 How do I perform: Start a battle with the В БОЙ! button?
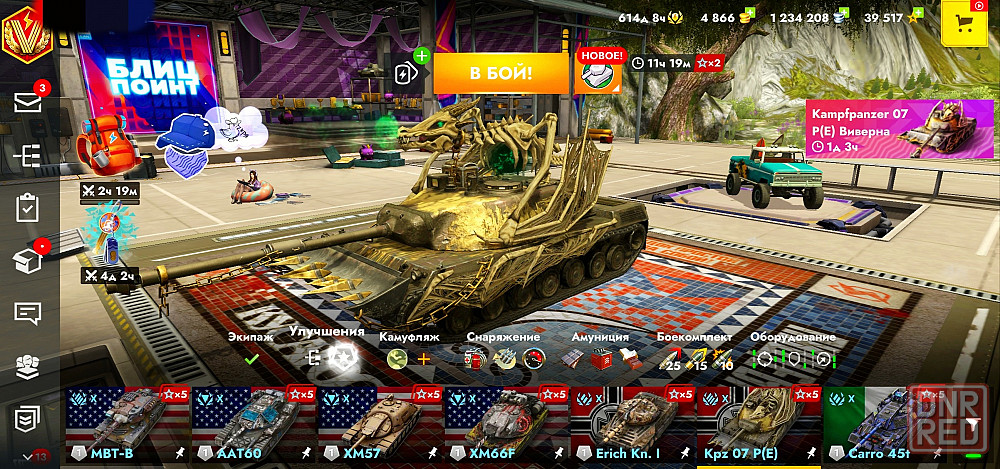[x=500, y=73]
